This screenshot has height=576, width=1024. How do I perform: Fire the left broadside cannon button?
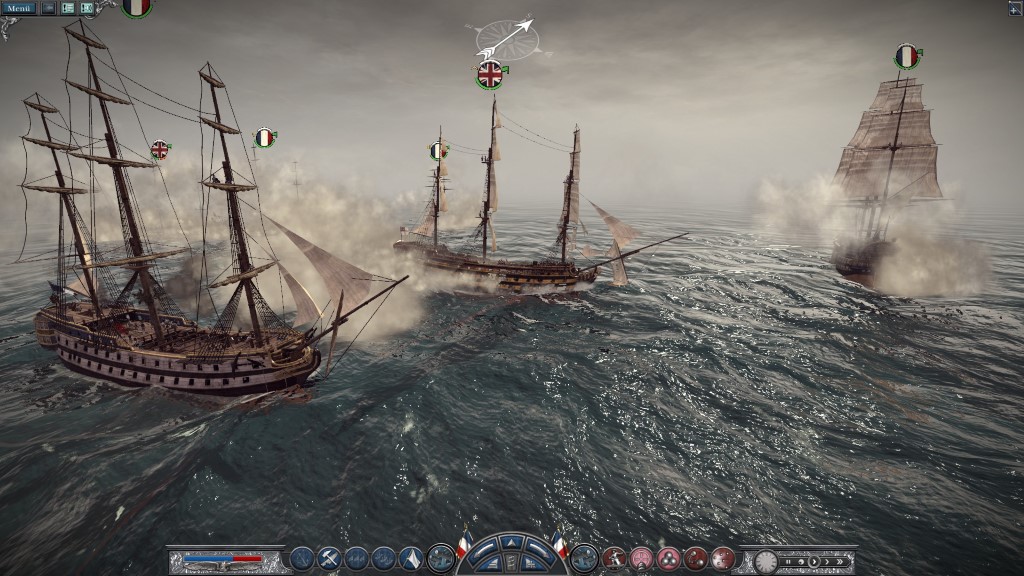(x=440, y=558)
